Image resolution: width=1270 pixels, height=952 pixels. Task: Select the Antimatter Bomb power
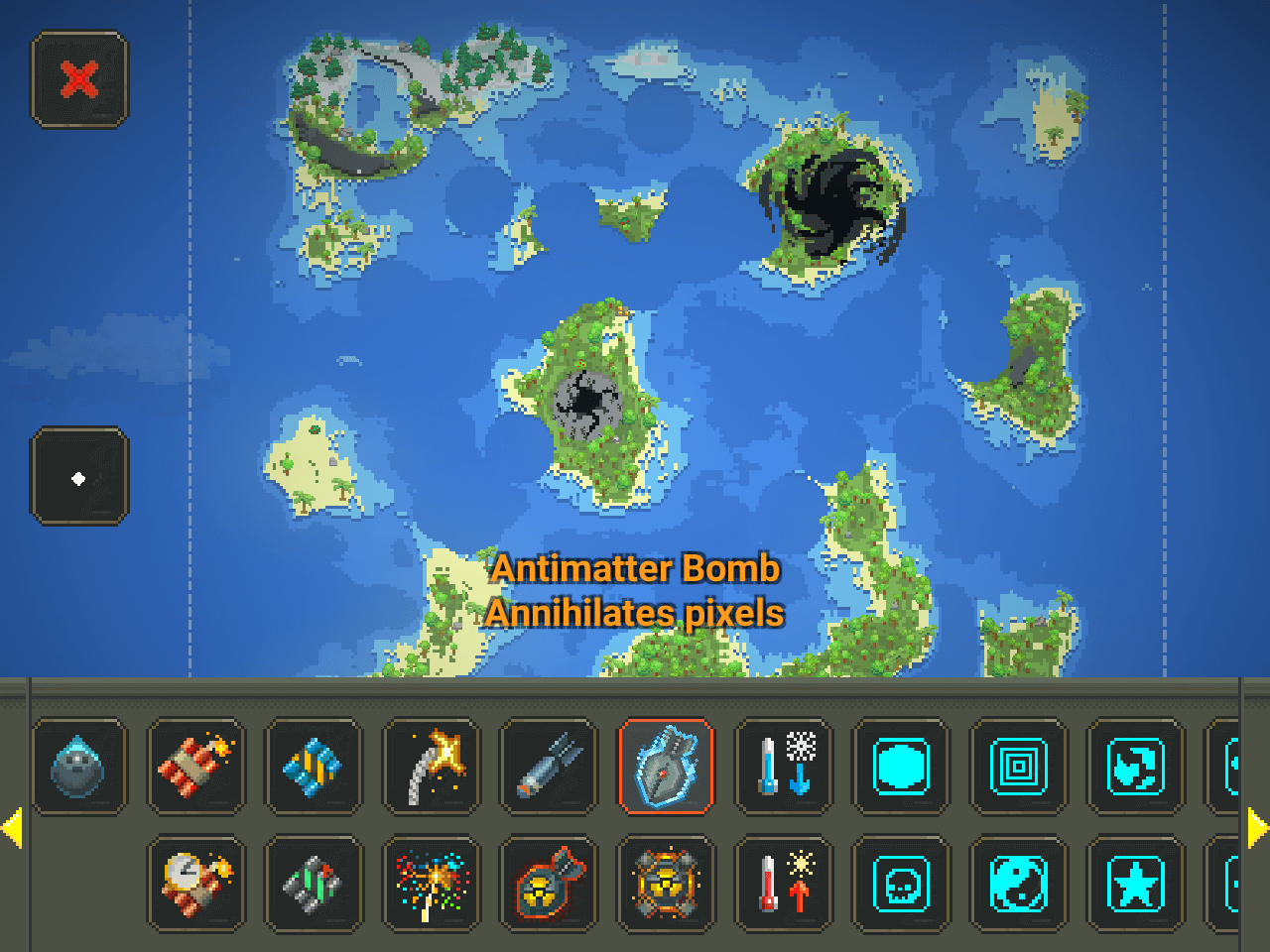[x=665, y=767]
